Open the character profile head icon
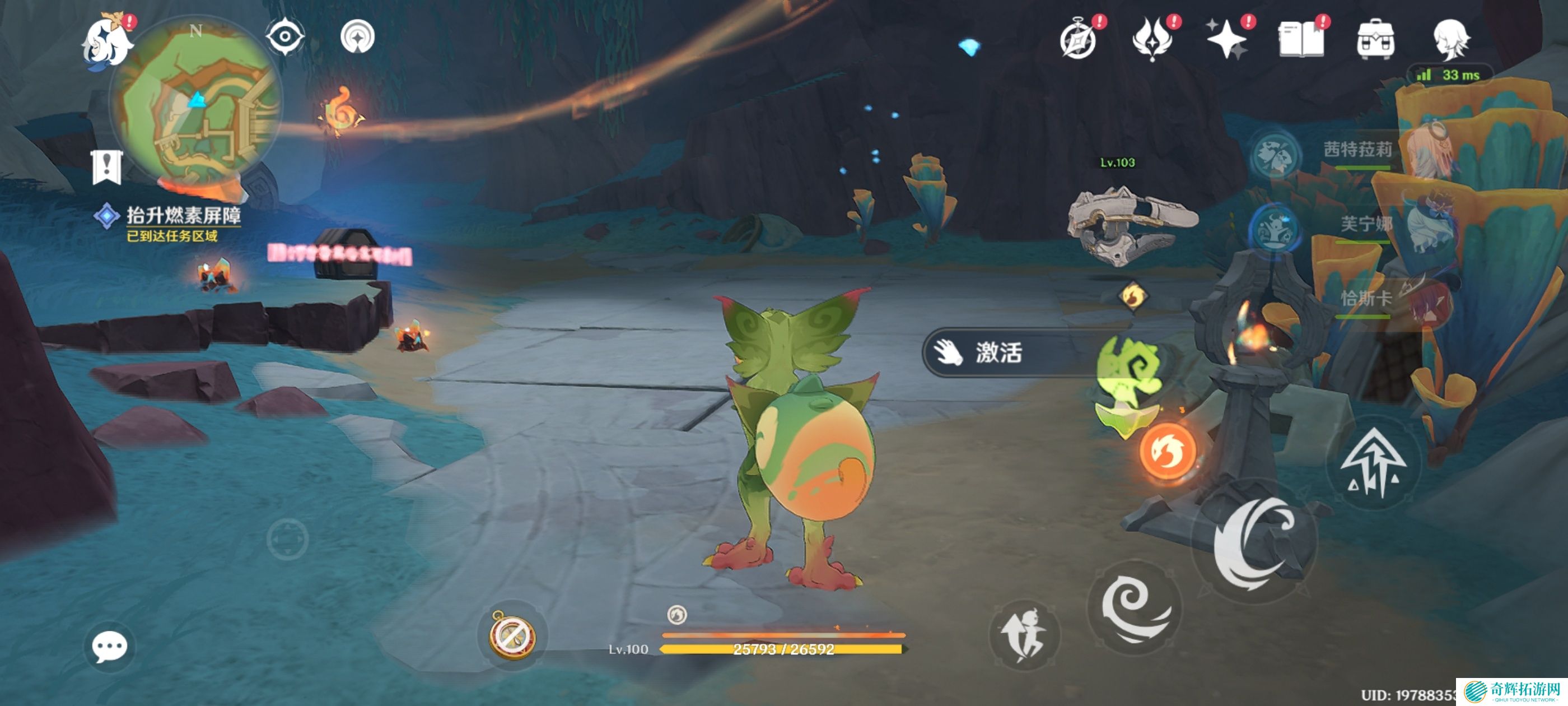The image size is (1568, 706). tap(1450, 40)
